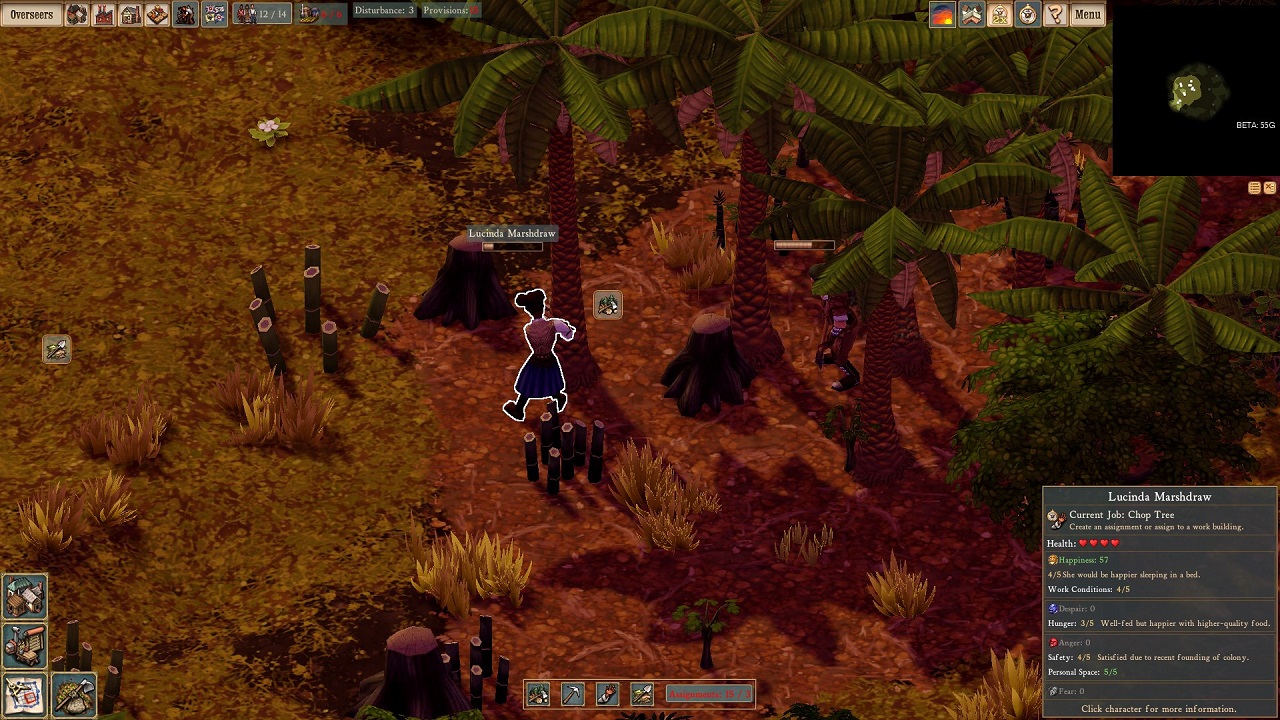Click the chop tree job marker by Lucinda

point(608,304)
